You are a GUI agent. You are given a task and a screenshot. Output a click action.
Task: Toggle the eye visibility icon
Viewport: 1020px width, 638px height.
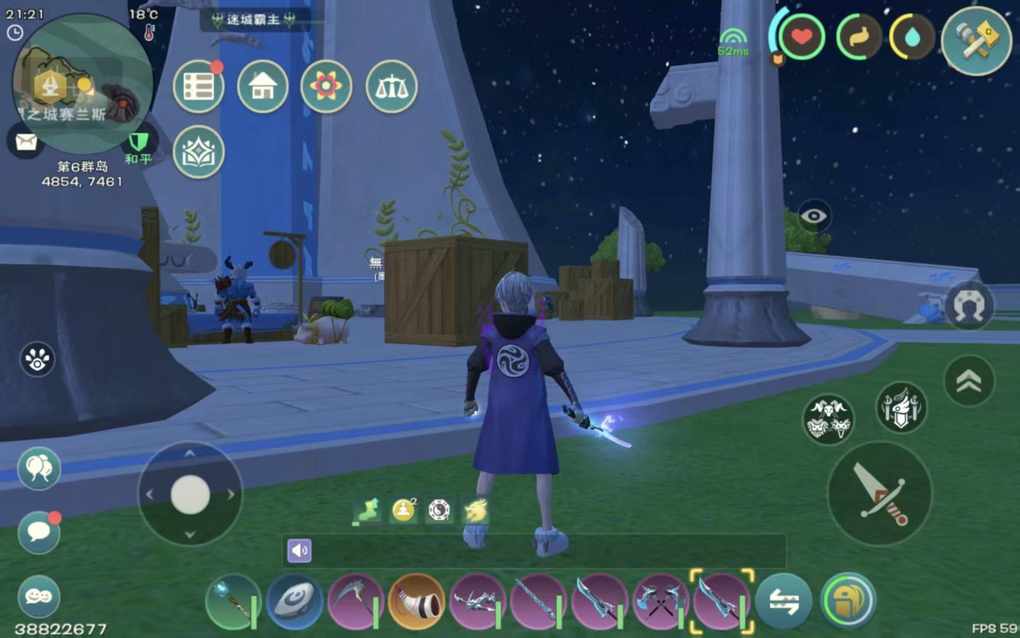[x=814, y=215]
